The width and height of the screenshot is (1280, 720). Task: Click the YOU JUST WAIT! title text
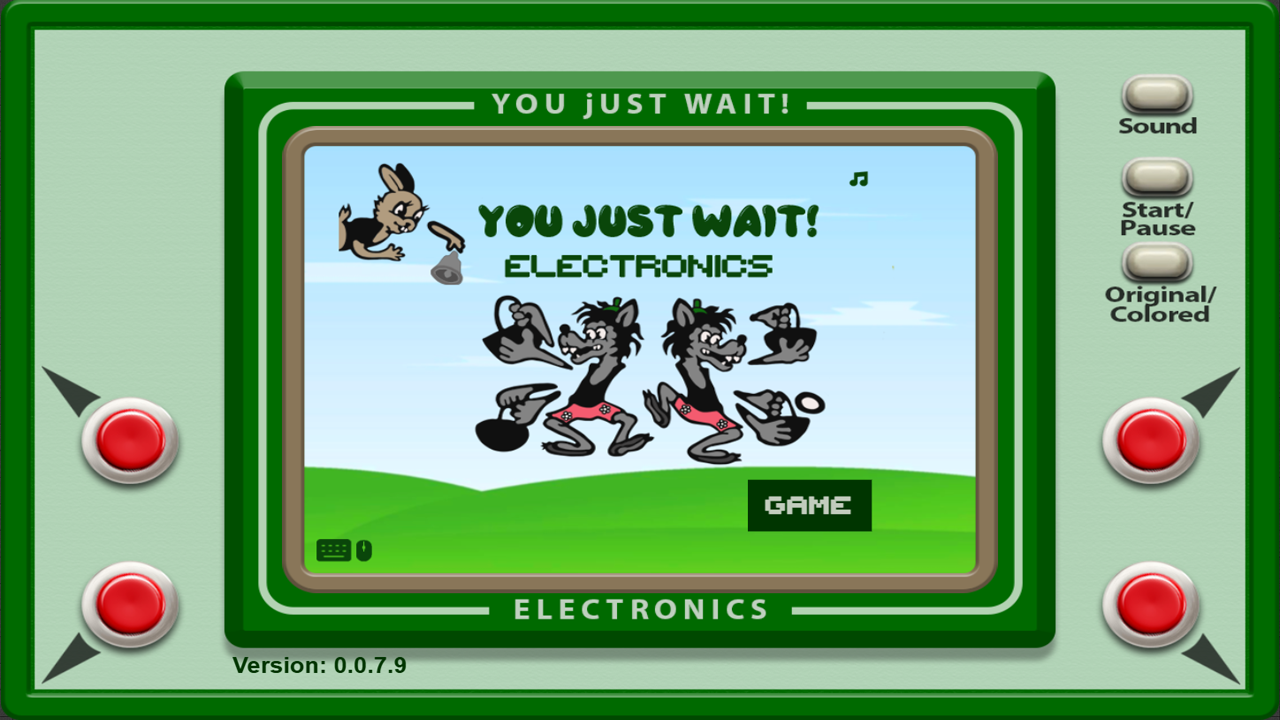[648, 222]
